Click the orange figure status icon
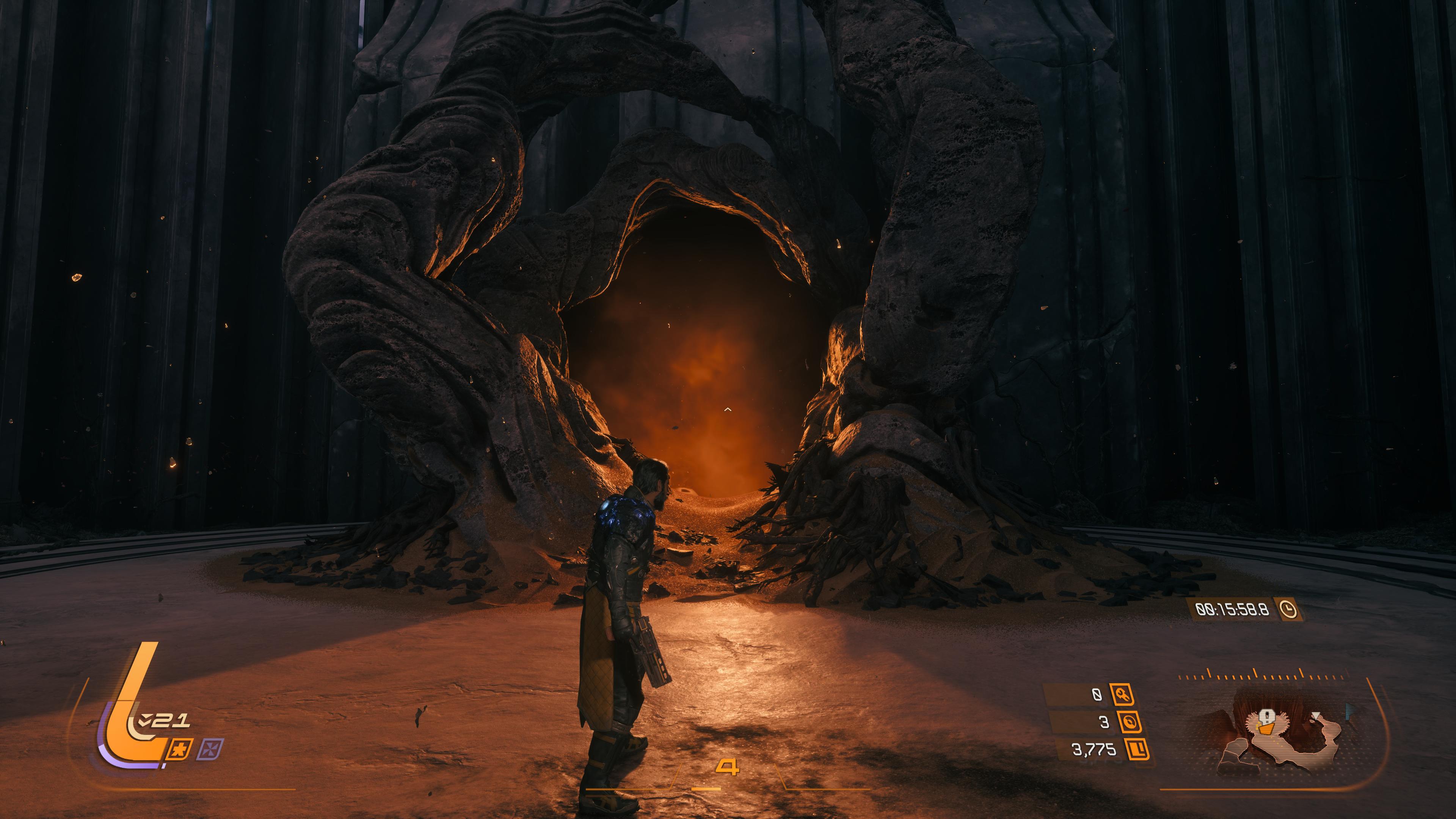This screenshot has width=1456, height=819. click(x=181, y=748)
